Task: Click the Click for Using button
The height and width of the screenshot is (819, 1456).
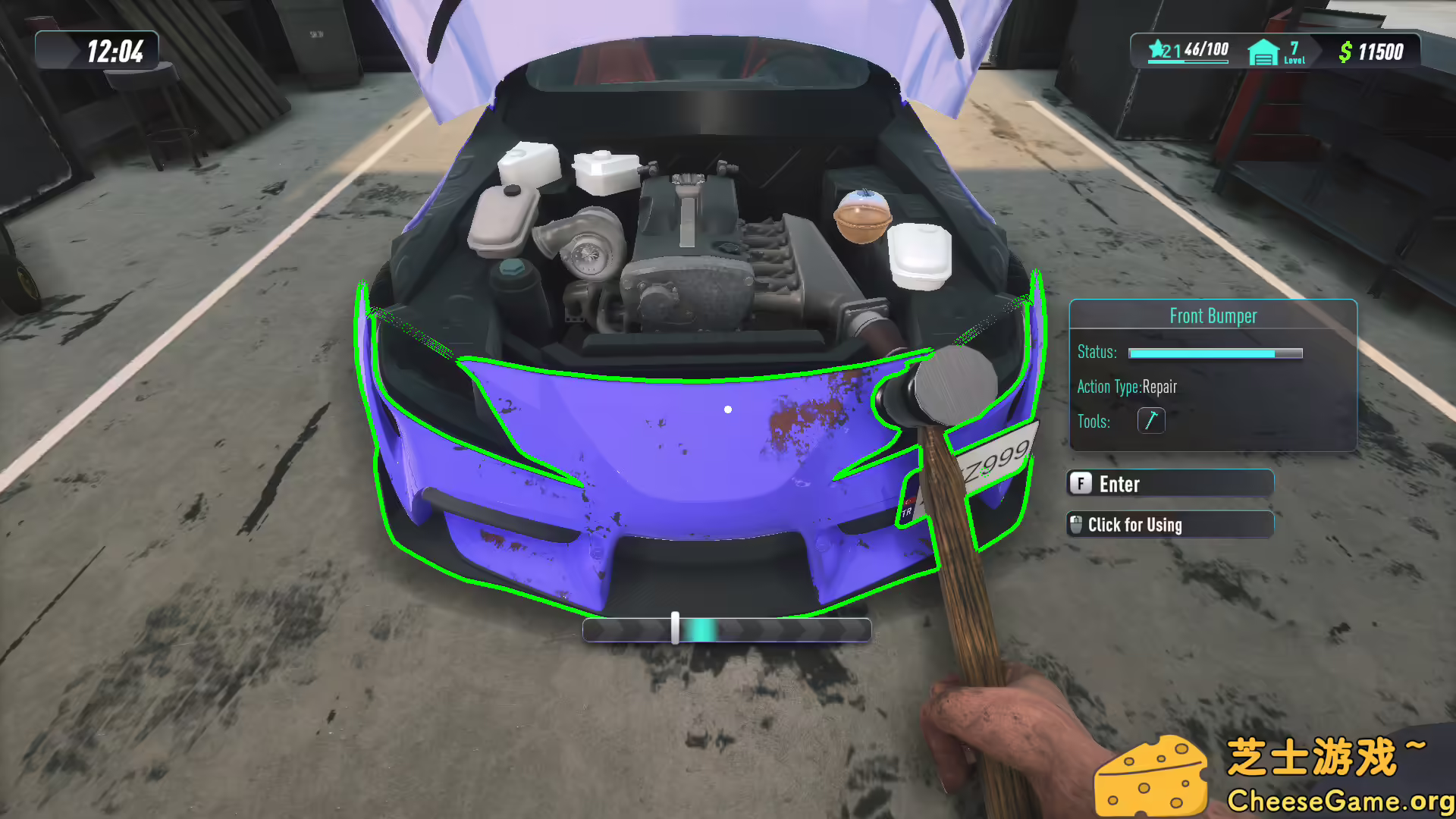Action: point(1172,524)
